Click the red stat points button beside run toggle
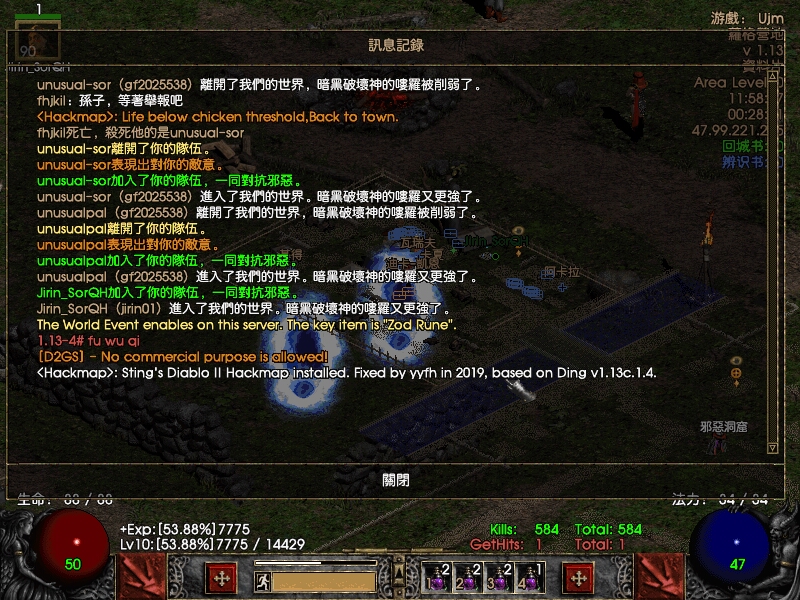This screenshot has height=600, width=800. tap(221, 577)
